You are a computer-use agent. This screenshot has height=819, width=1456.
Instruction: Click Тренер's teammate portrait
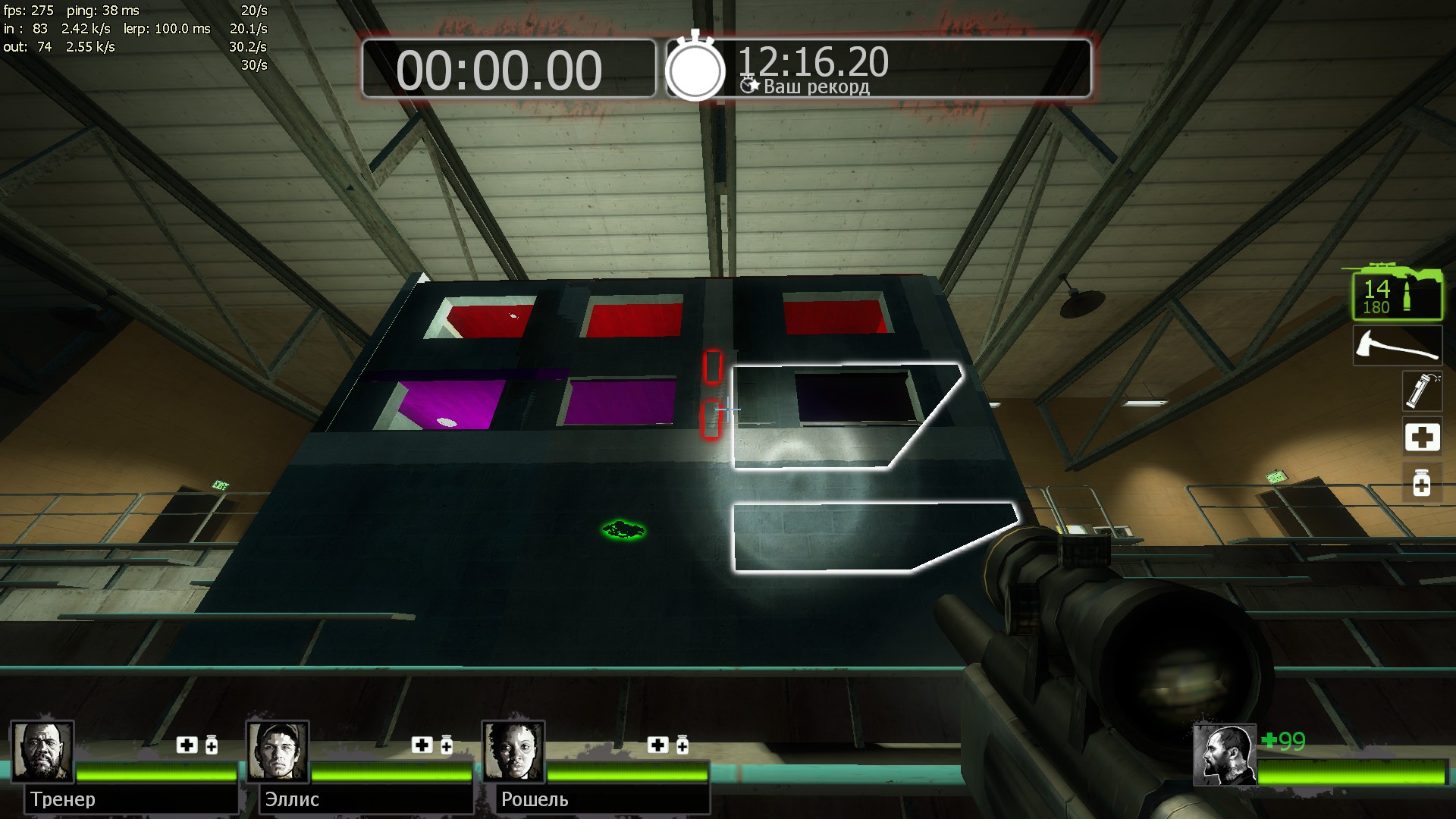tap(42, 752)
